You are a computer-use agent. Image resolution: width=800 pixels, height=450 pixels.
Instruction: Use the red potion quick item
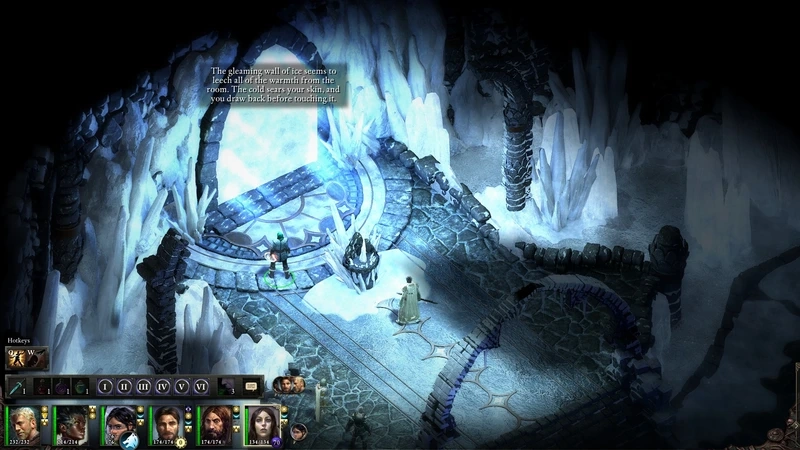click(44, 386)
